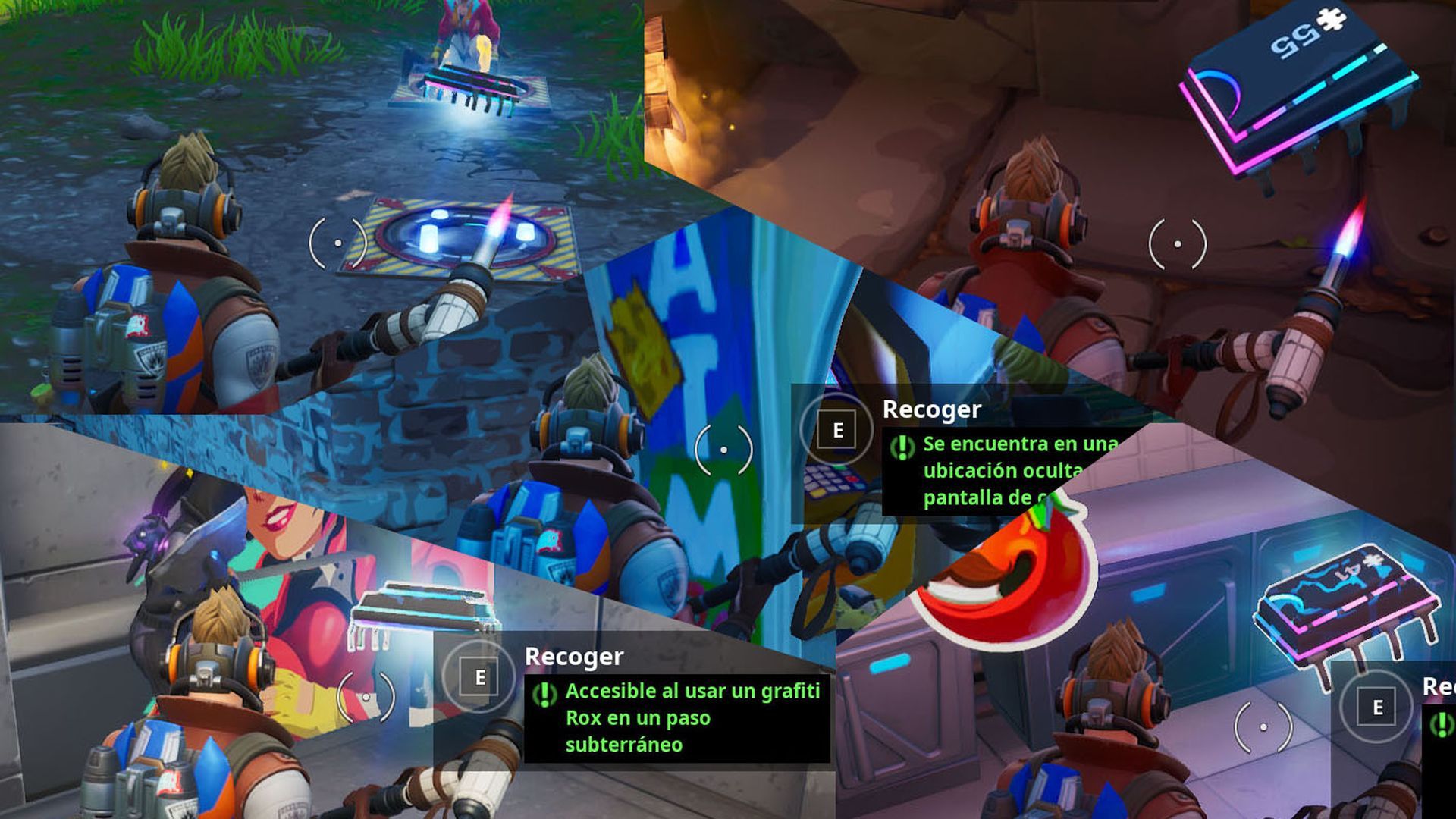Click the E key prompt next to the lower Recoger label
This screenshot has height=819, width=1456.
pos(479,678)
